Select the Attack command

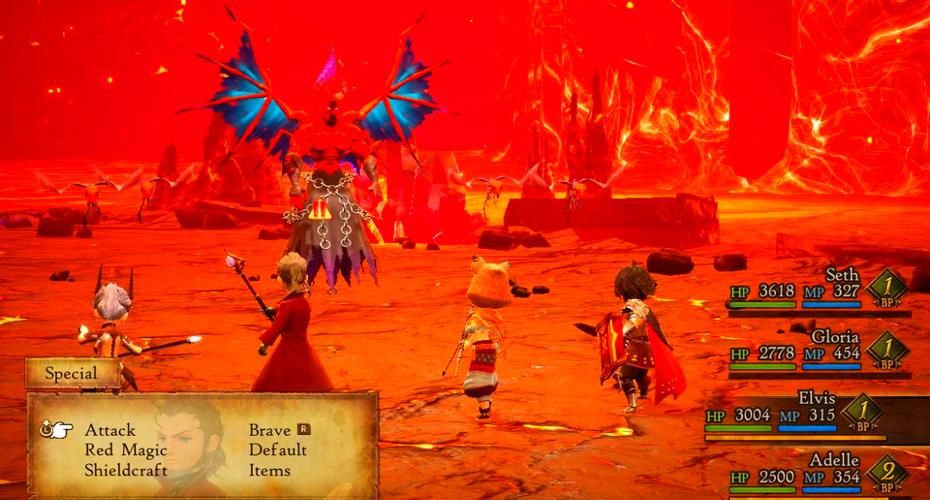110,430
